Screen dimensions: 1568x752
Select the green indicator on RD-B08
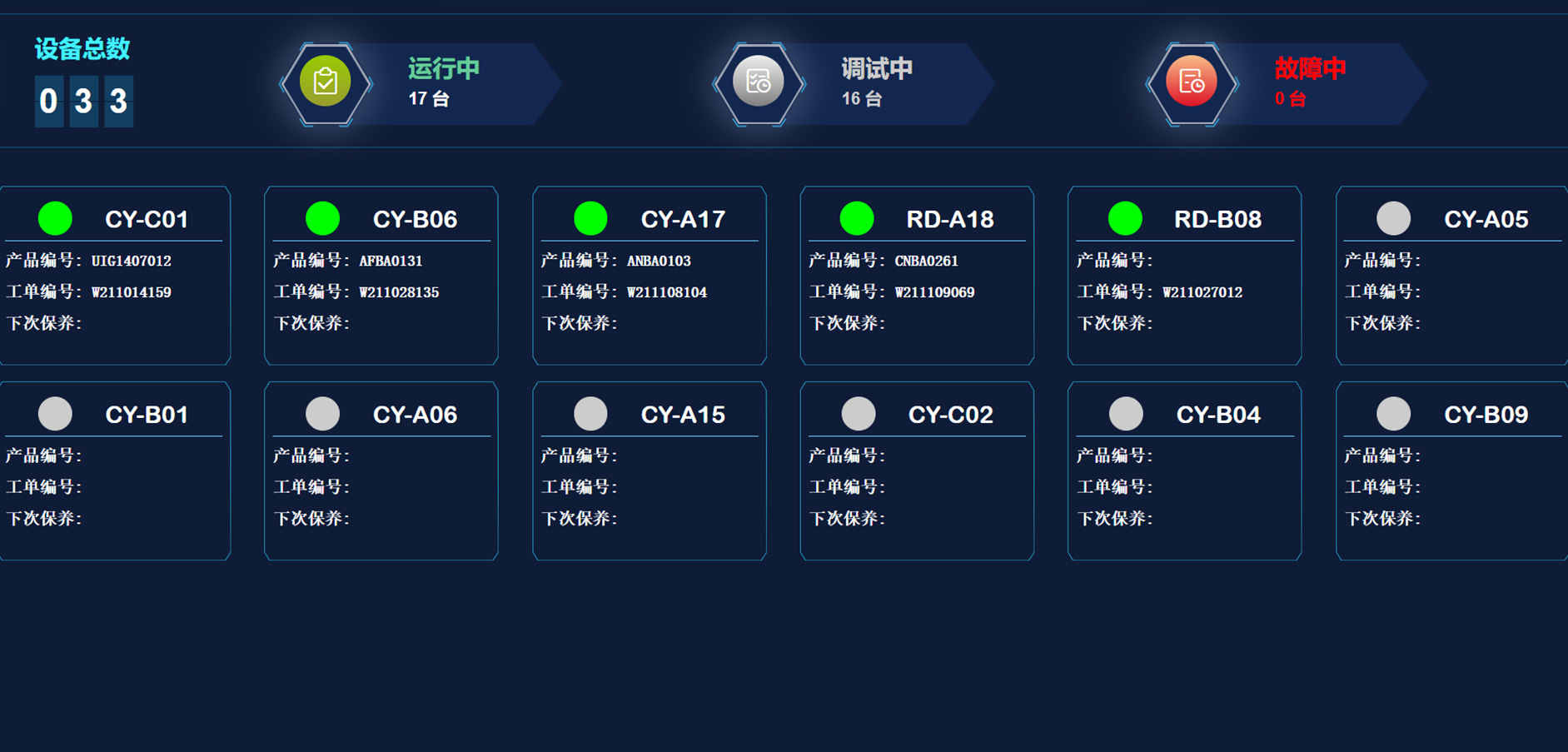pyautogui.click(x=1126, y=218)
